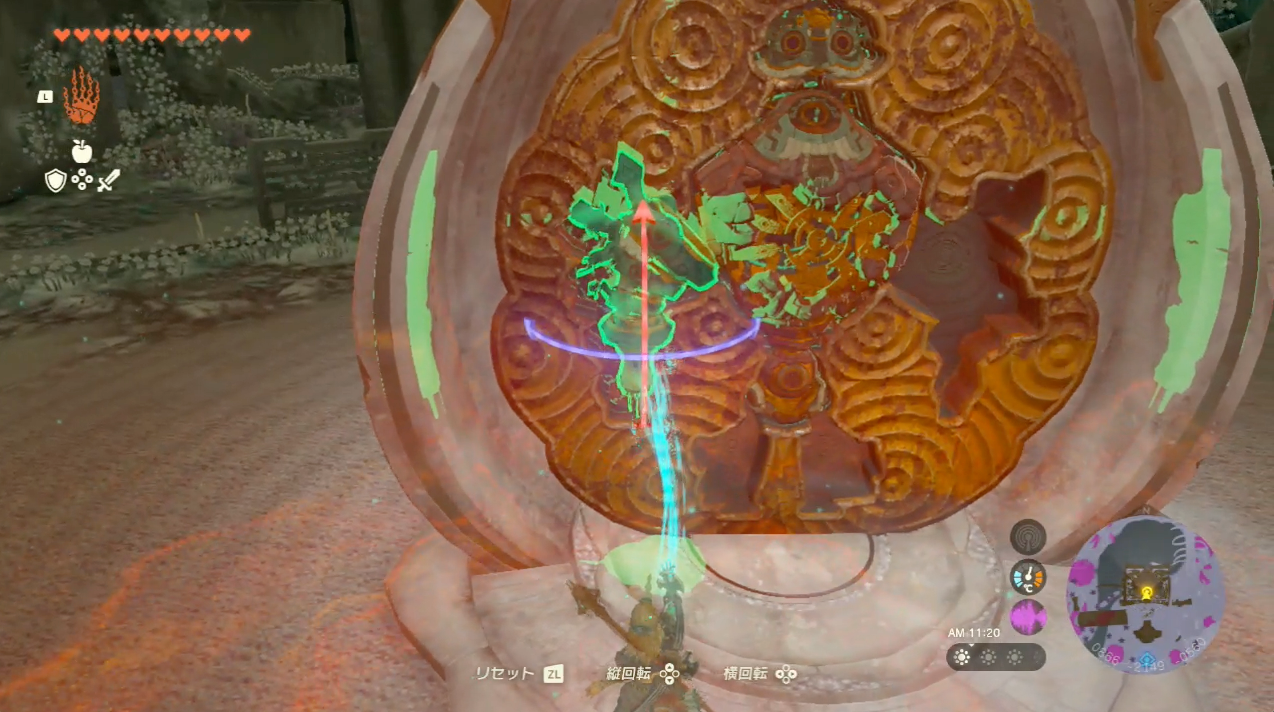Viewport: 1274px width, 712px height.
Task: Click the pink sound-wave noise meter
Action: [x=1027, y=616]
